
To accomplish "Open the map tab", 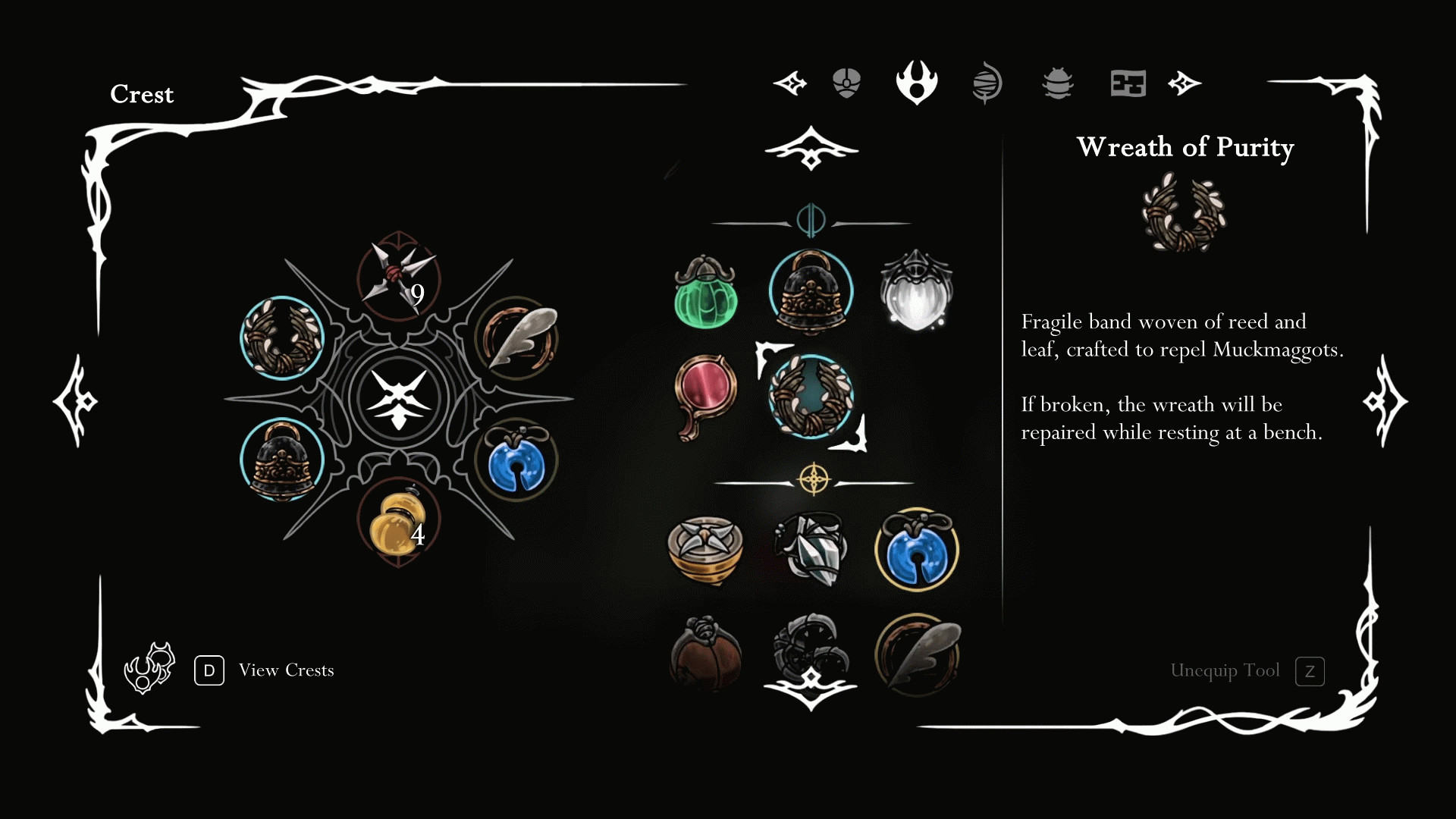I will click(1128, 83).
